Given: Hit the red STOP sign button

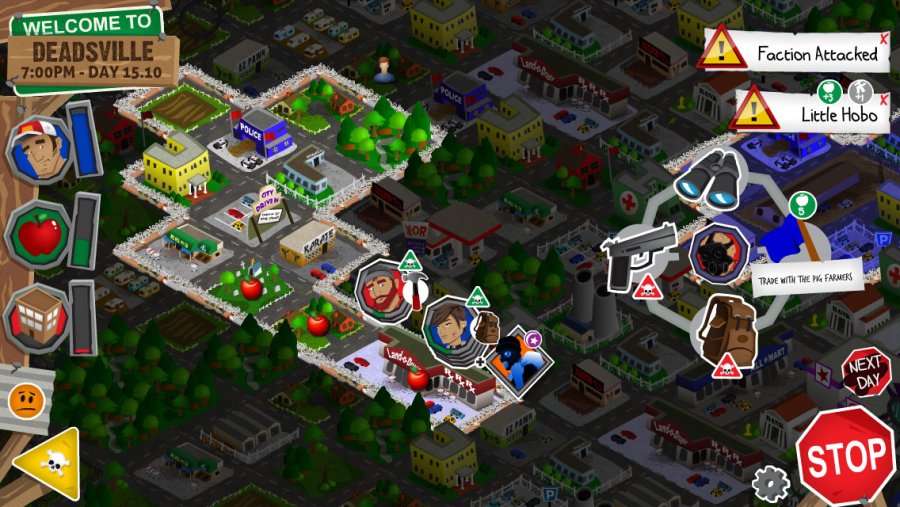Looking at the screenshot, I should tap(845, 455).
